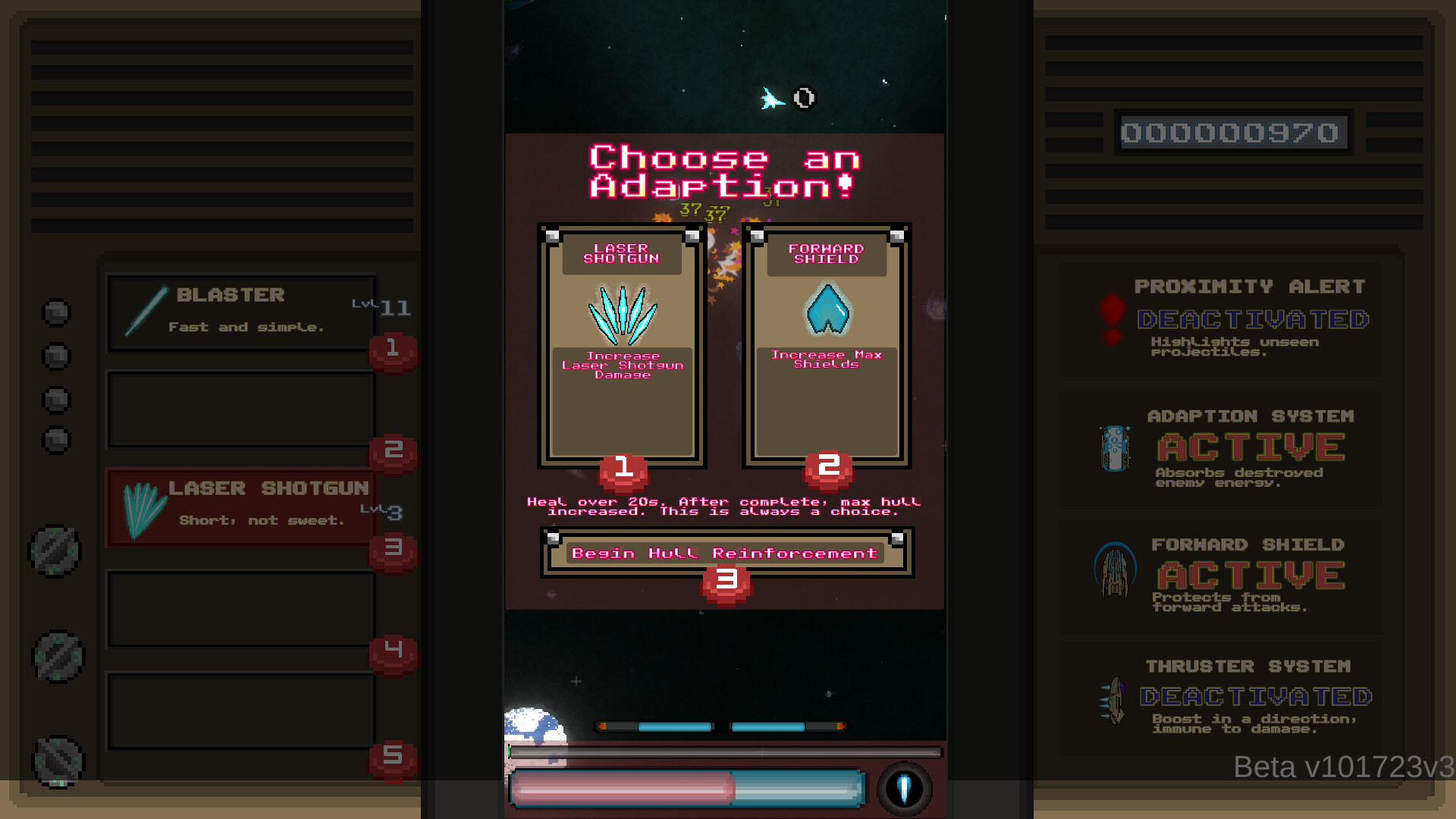Image resolution: width=1456 pixels, height=819 pixels.
Task: Click the shield emblem beside the health bar
Action: pos(905,789)
